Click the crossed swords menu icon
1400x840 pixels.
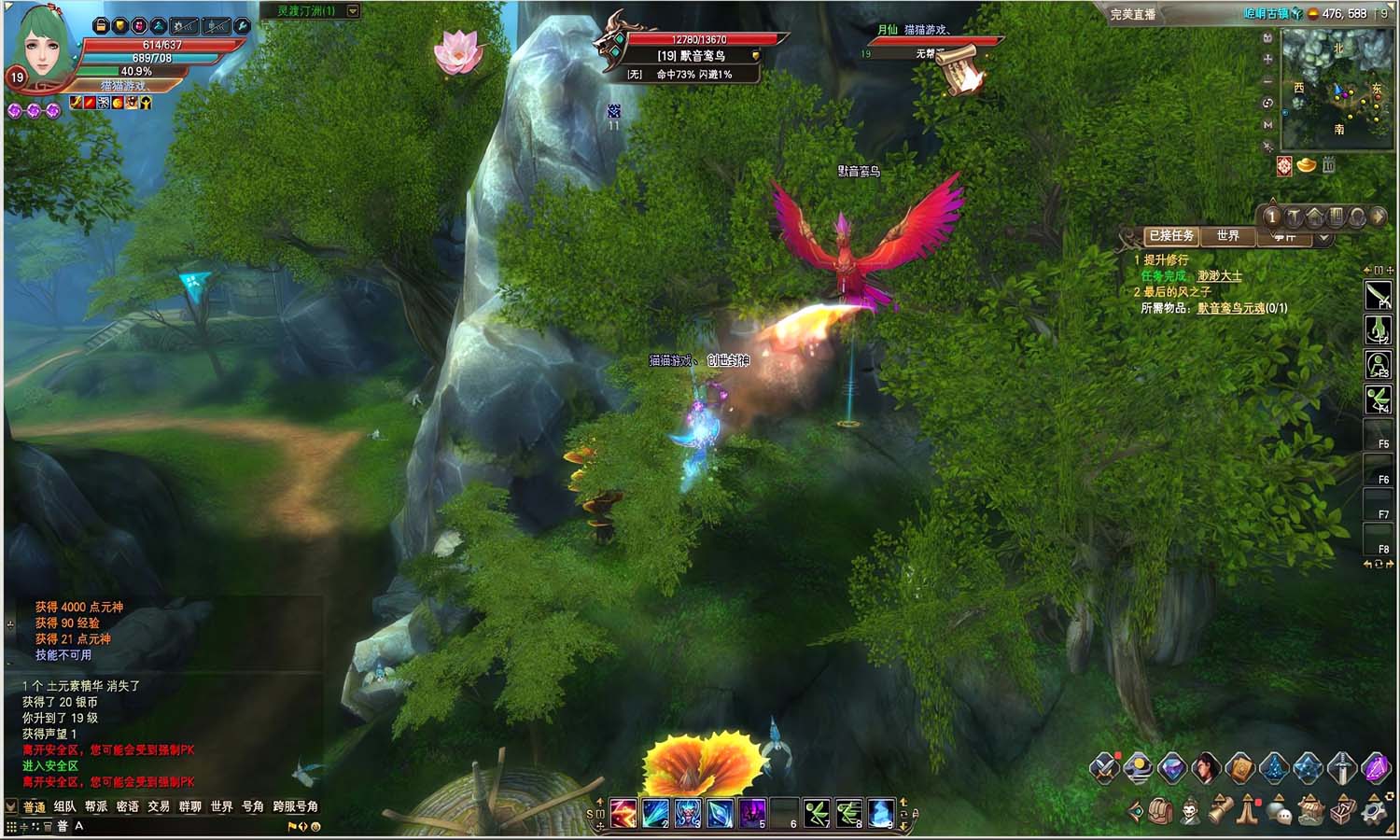(x=1104, y=768)
